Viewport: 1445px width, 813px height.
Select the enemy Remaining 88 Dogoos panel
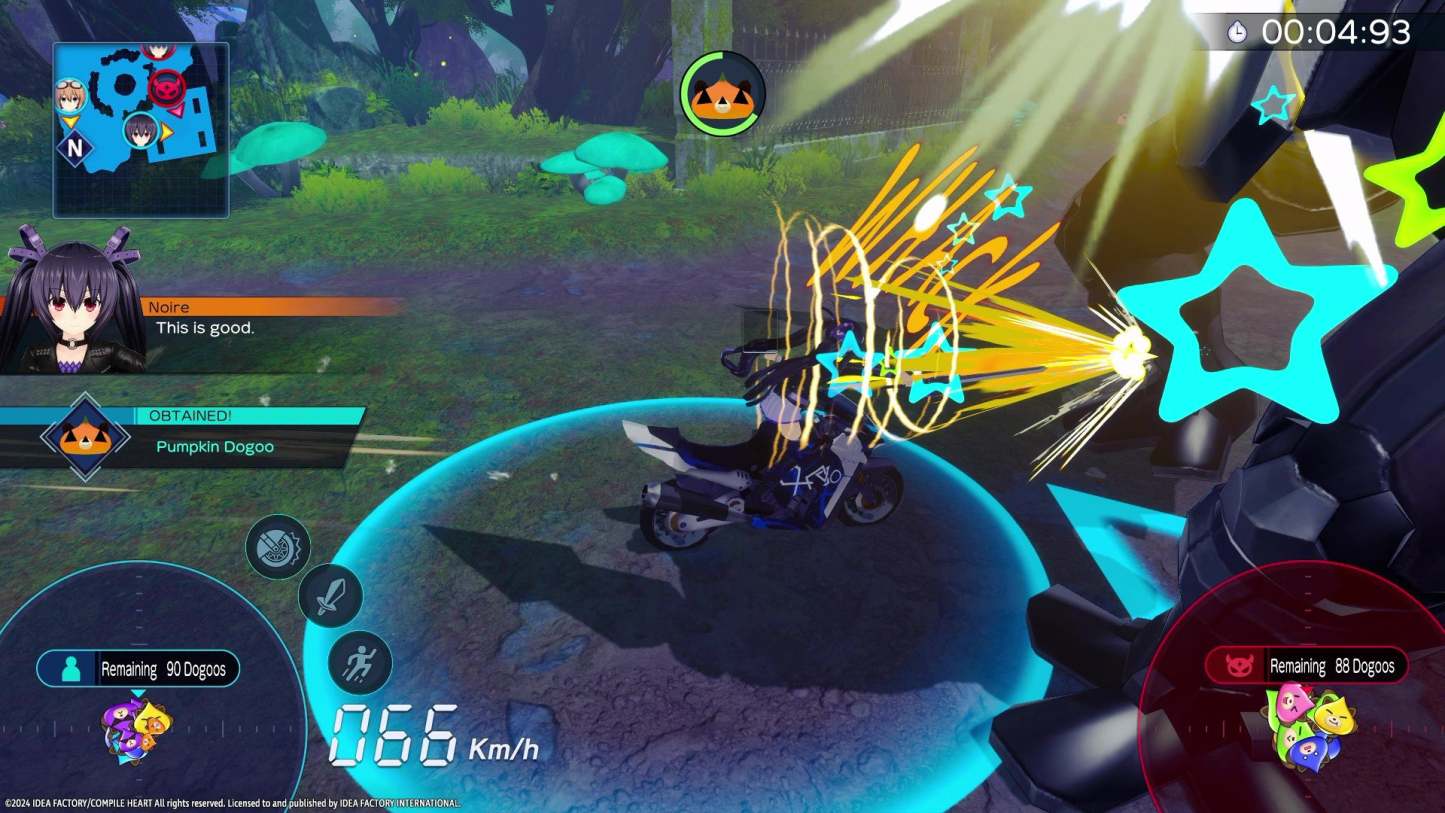coord(1306,666)
